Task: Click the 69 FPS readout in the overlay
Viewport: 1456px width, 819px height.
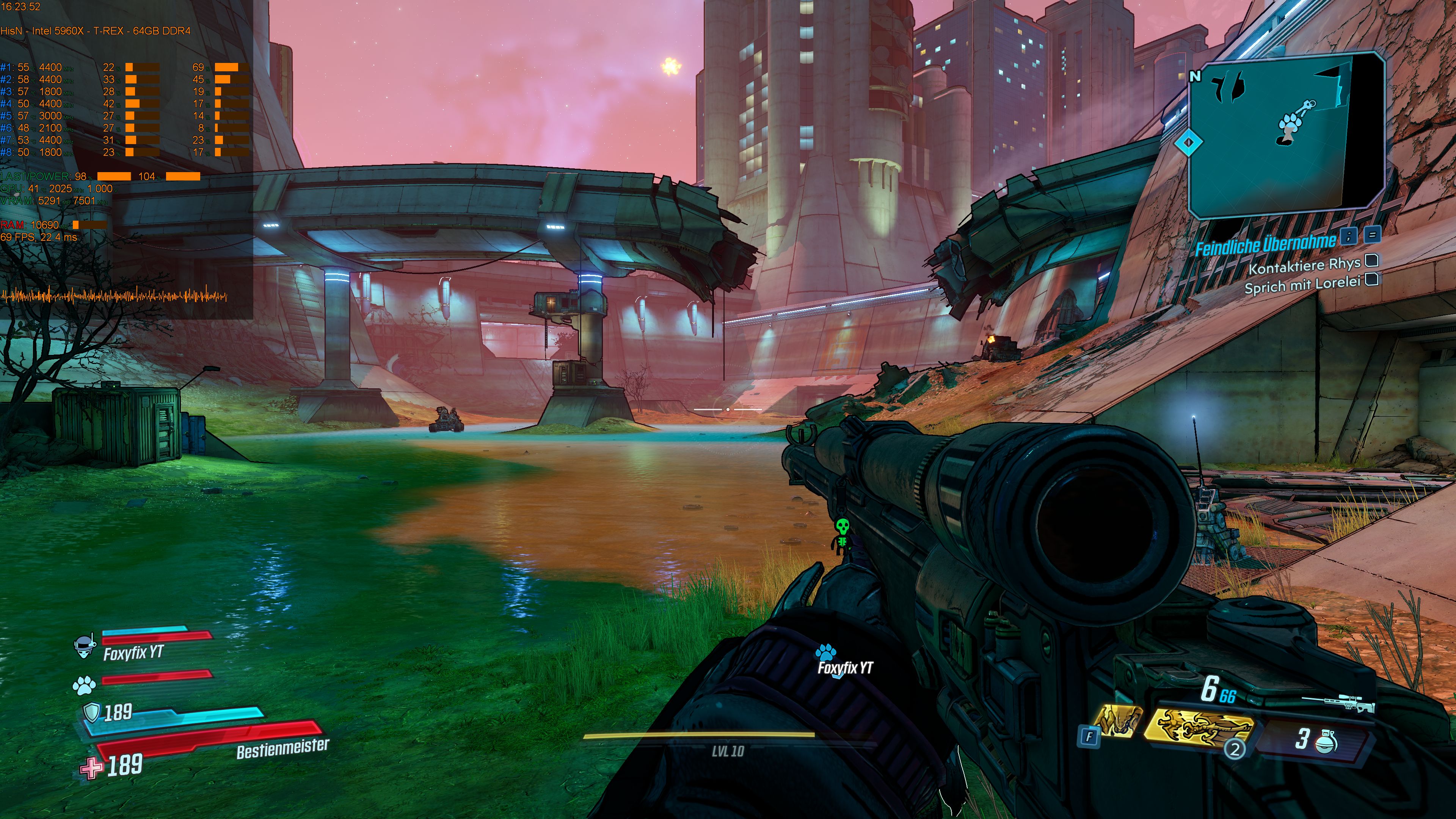Action: coord(38,237)
